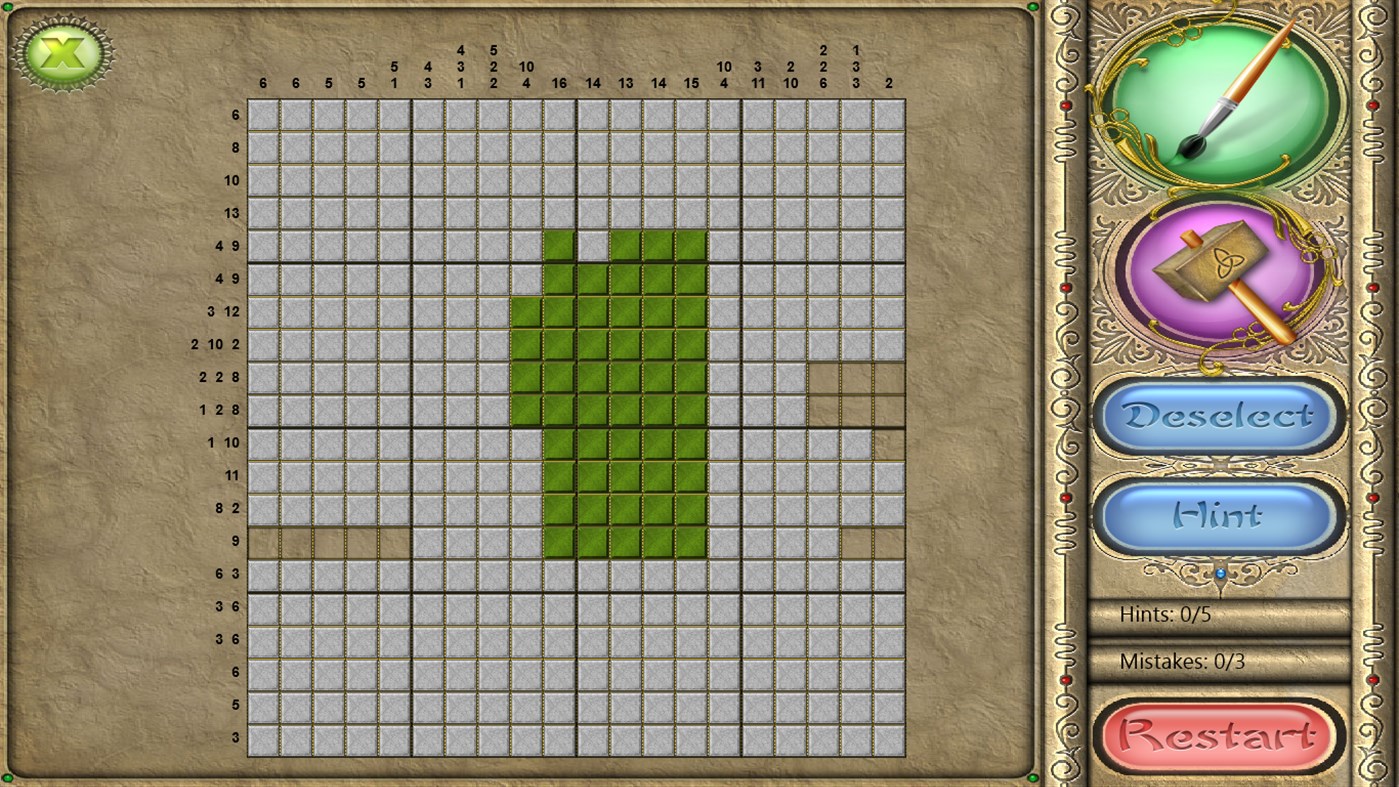Click a tan marked cell in the row-9 line
1399x787 pixels.
[x=330, y=540]
